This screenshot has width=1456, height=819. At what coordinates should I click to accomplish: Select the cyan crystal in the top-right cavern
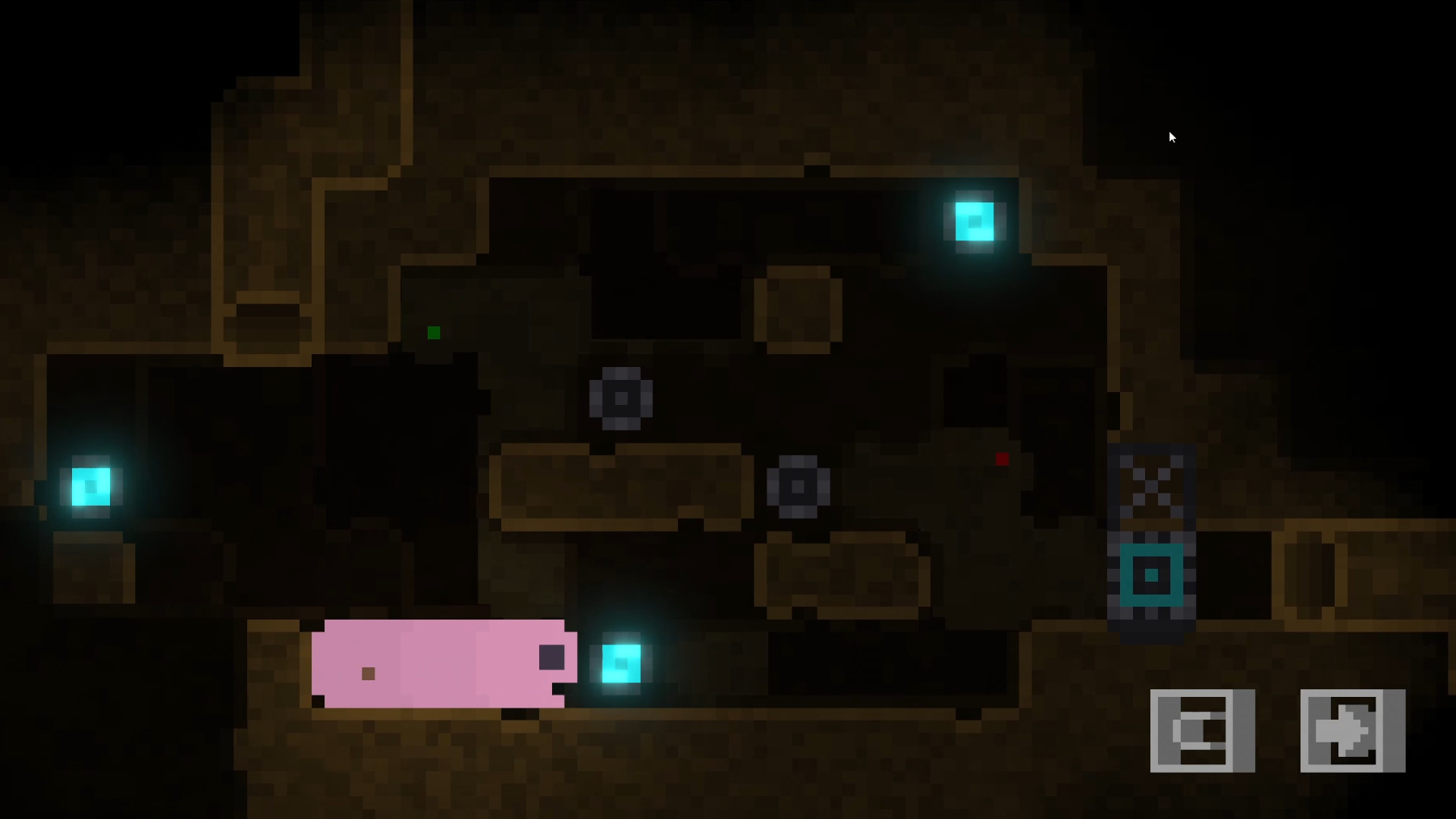[973, 222]
